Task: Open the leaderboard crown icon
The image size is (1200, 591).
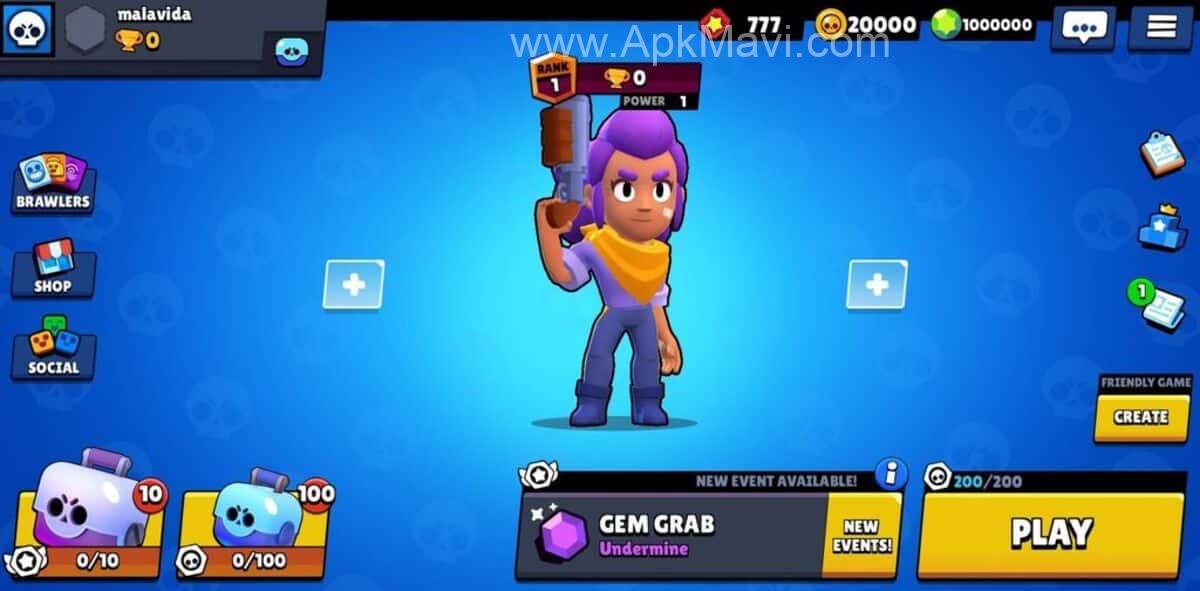Action: 1162,229
